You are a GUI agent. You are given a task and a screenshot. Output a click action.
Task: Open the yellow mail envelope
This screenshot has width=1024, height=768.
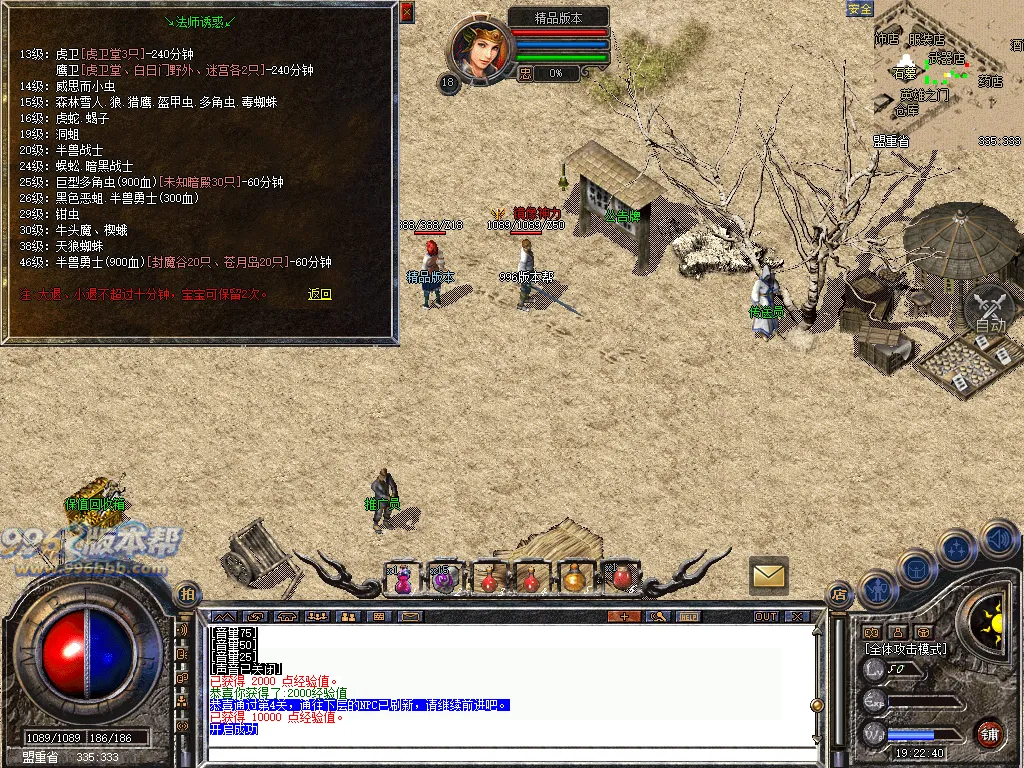[x=768, y=575]
